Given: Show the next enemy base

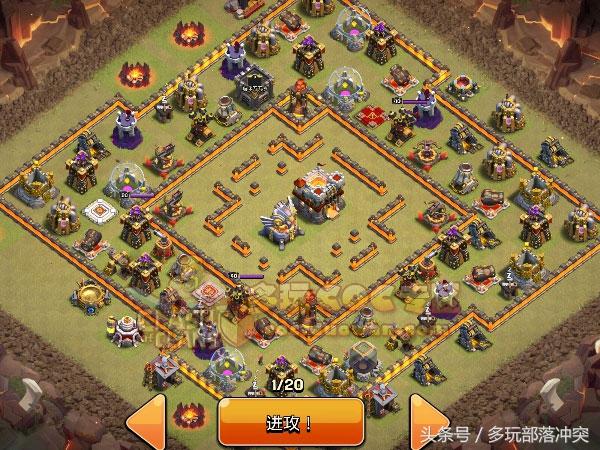Looking at the screenshot, I should (428, 422).
